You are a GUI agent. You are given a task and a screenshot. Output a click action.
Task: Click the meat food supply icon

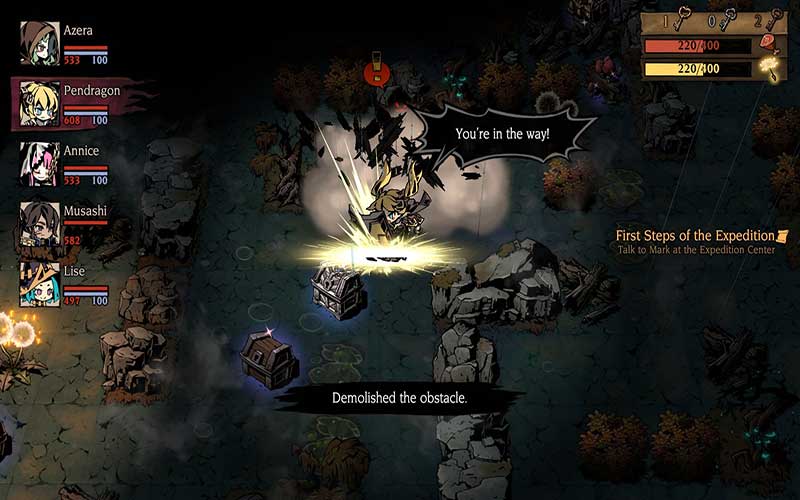(770, 44)
